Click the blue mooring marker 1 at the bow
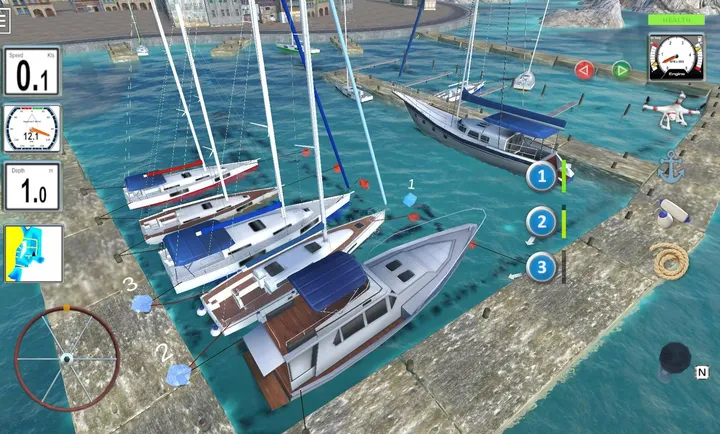The height and width of the screenshot is (434, 720). [412, 201]
